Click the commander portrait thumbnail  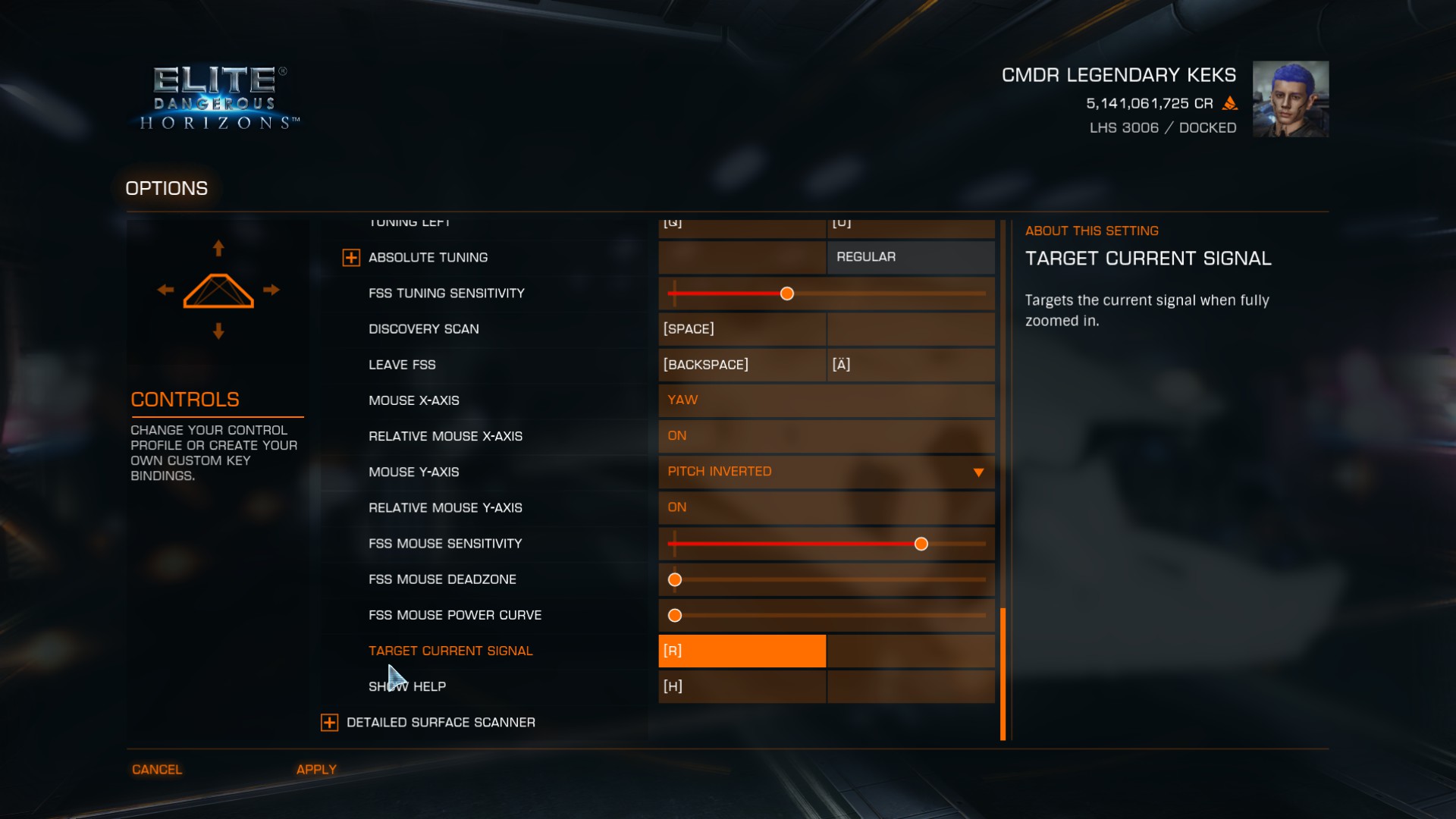pyautogui.click(x=1290, y=99)
